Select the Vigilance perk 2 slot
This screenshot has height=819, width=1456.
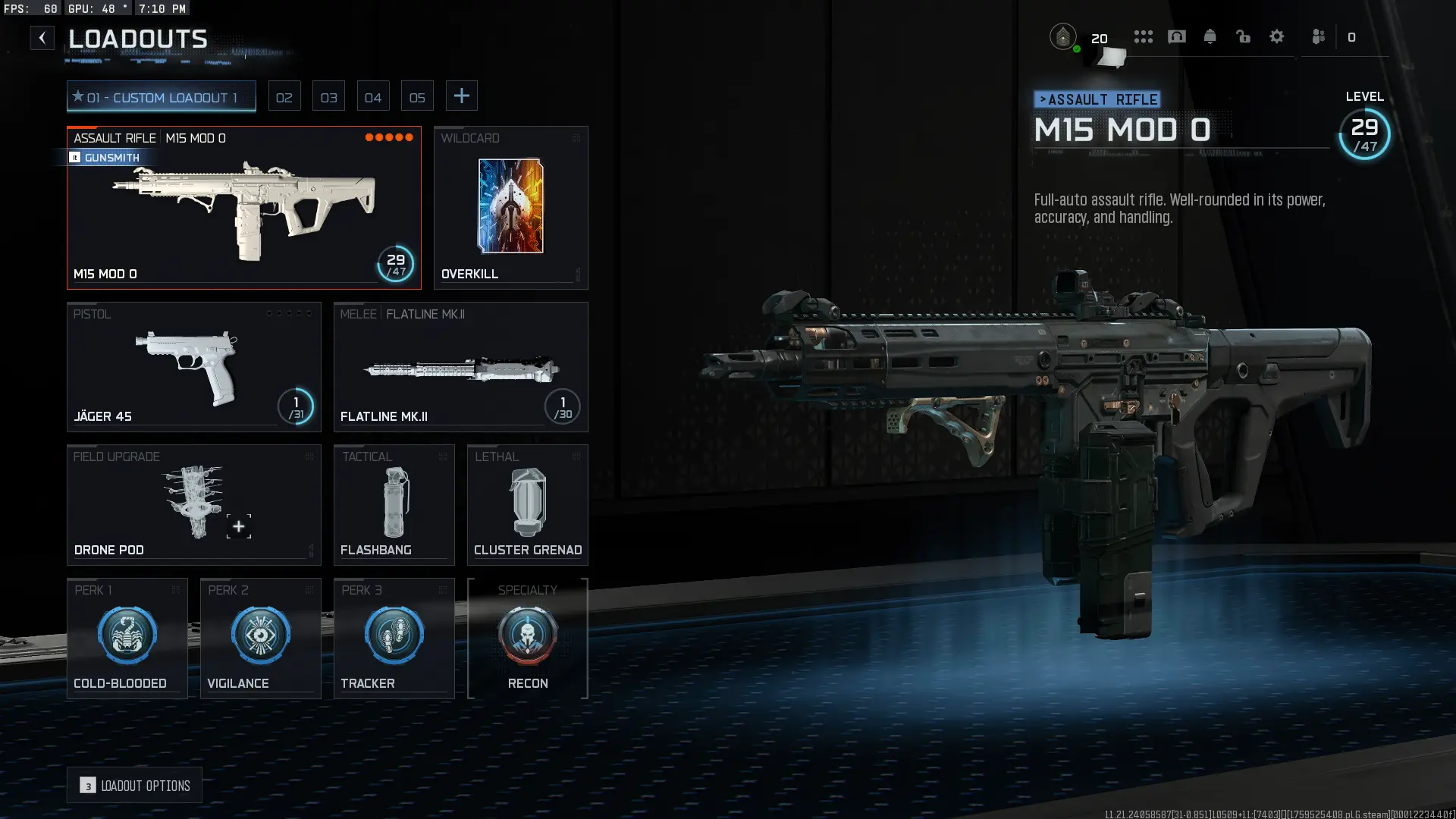point(260,639)
